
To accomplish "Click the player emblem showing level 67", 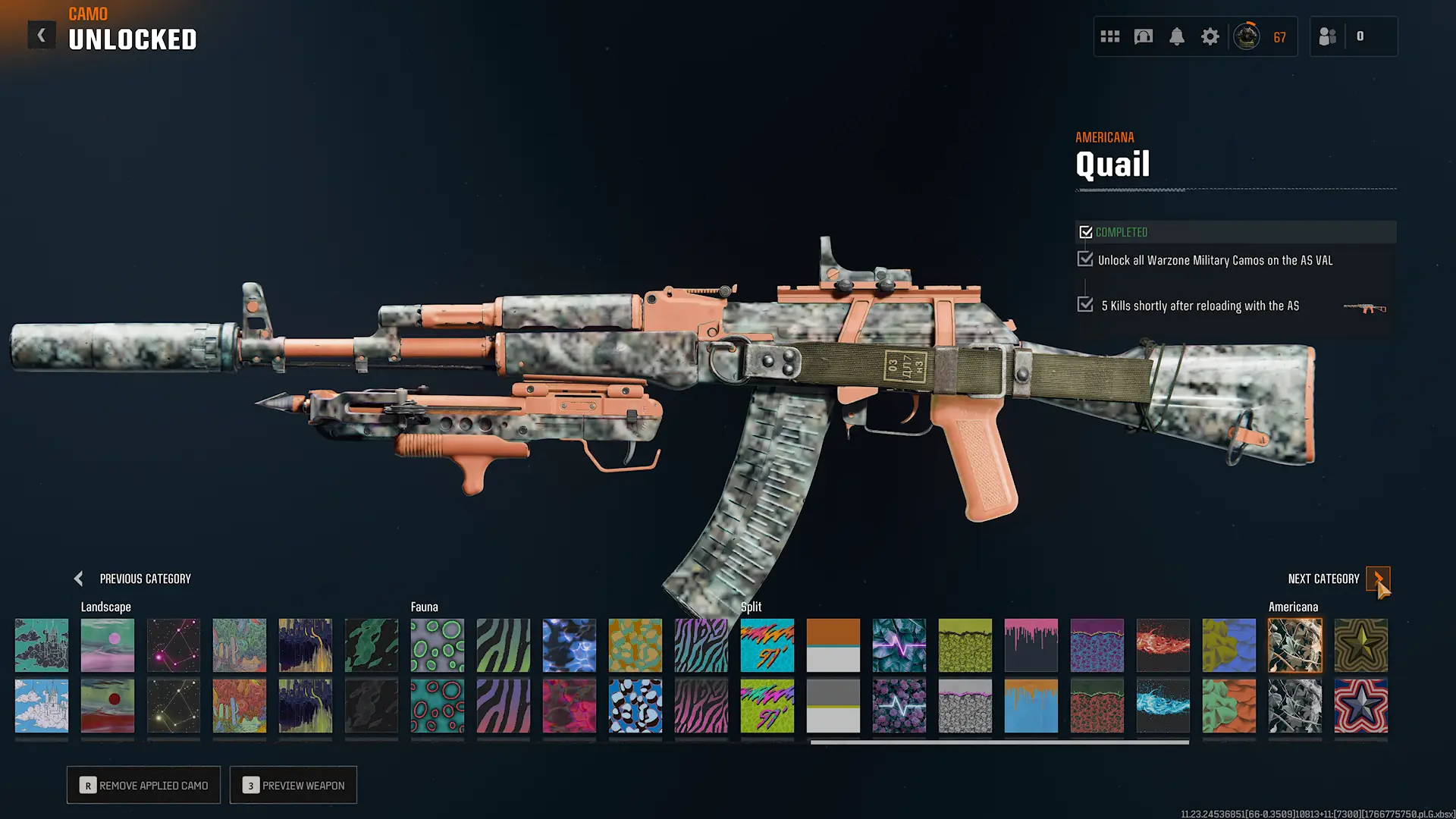I will [x=1245, y=36].
